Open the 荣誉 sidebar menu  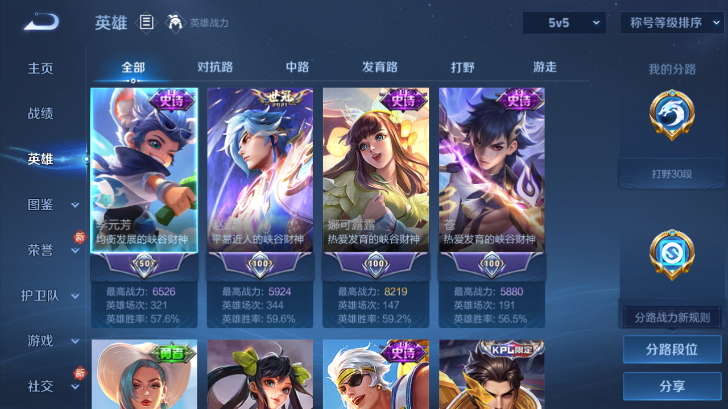(52, 250)
